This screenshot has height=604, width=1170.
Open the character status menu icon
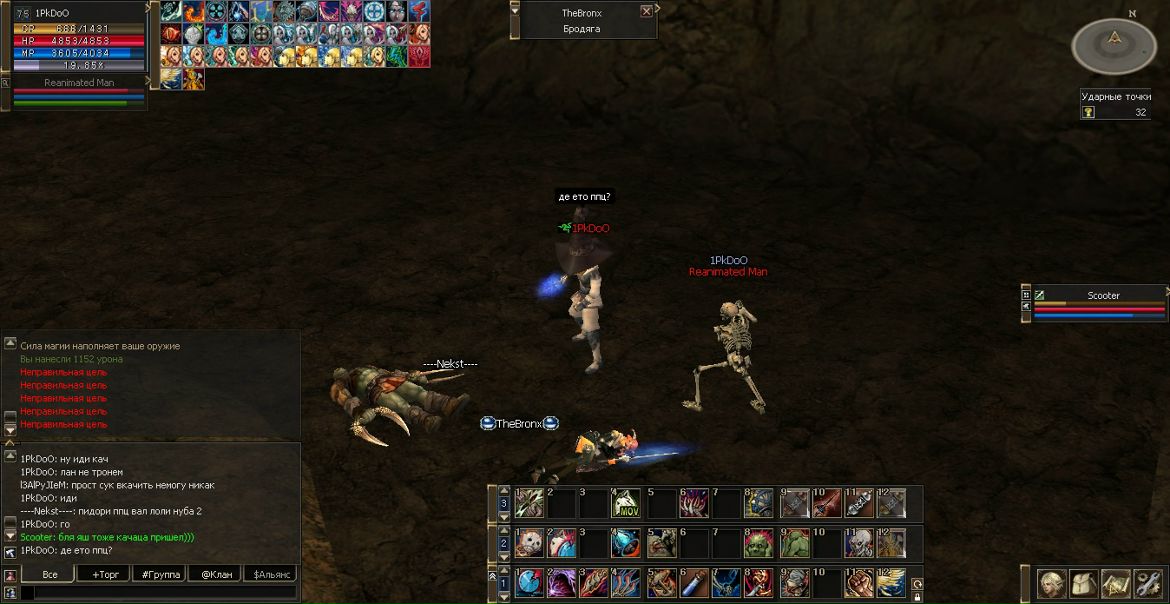(1051, 583)
